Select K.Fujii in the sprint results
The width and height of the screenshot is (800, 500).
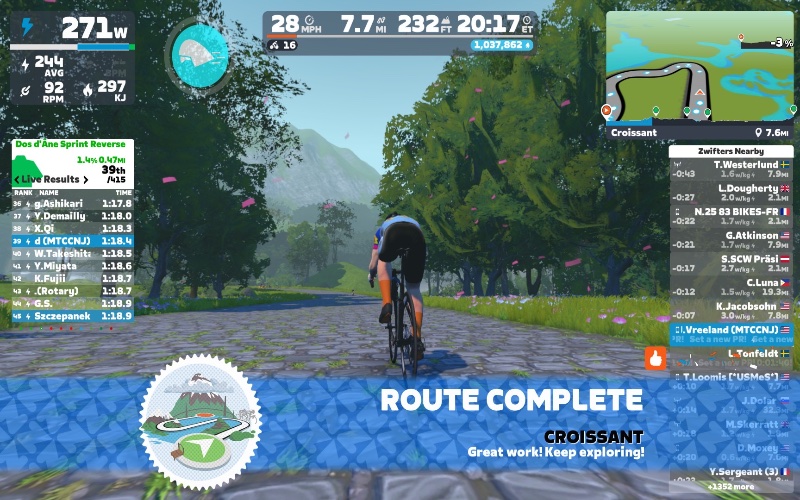[x=73, y=278]
